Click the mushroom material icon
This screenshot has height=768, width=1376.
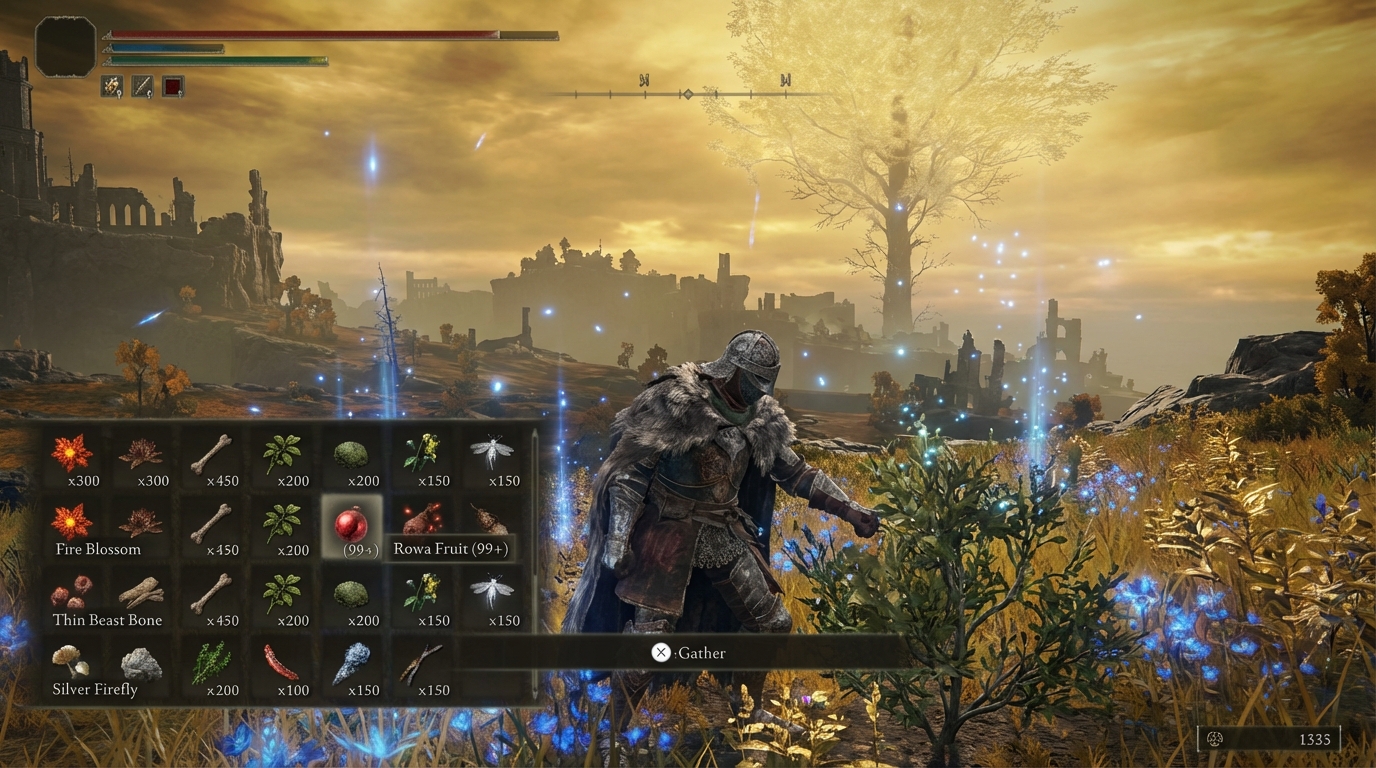(71, 664)
